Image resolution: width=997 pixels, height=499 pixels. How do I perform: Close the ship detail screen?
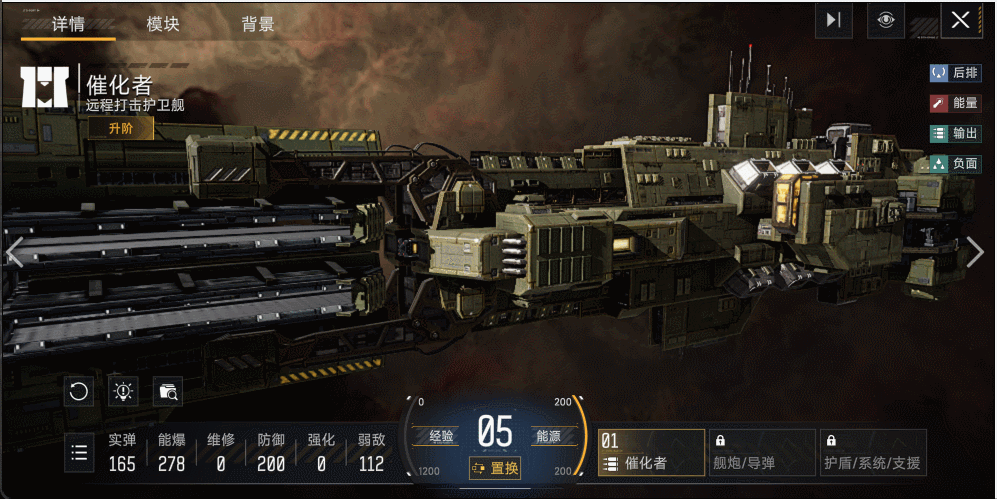pyautogui.click(x=961, y=21)
